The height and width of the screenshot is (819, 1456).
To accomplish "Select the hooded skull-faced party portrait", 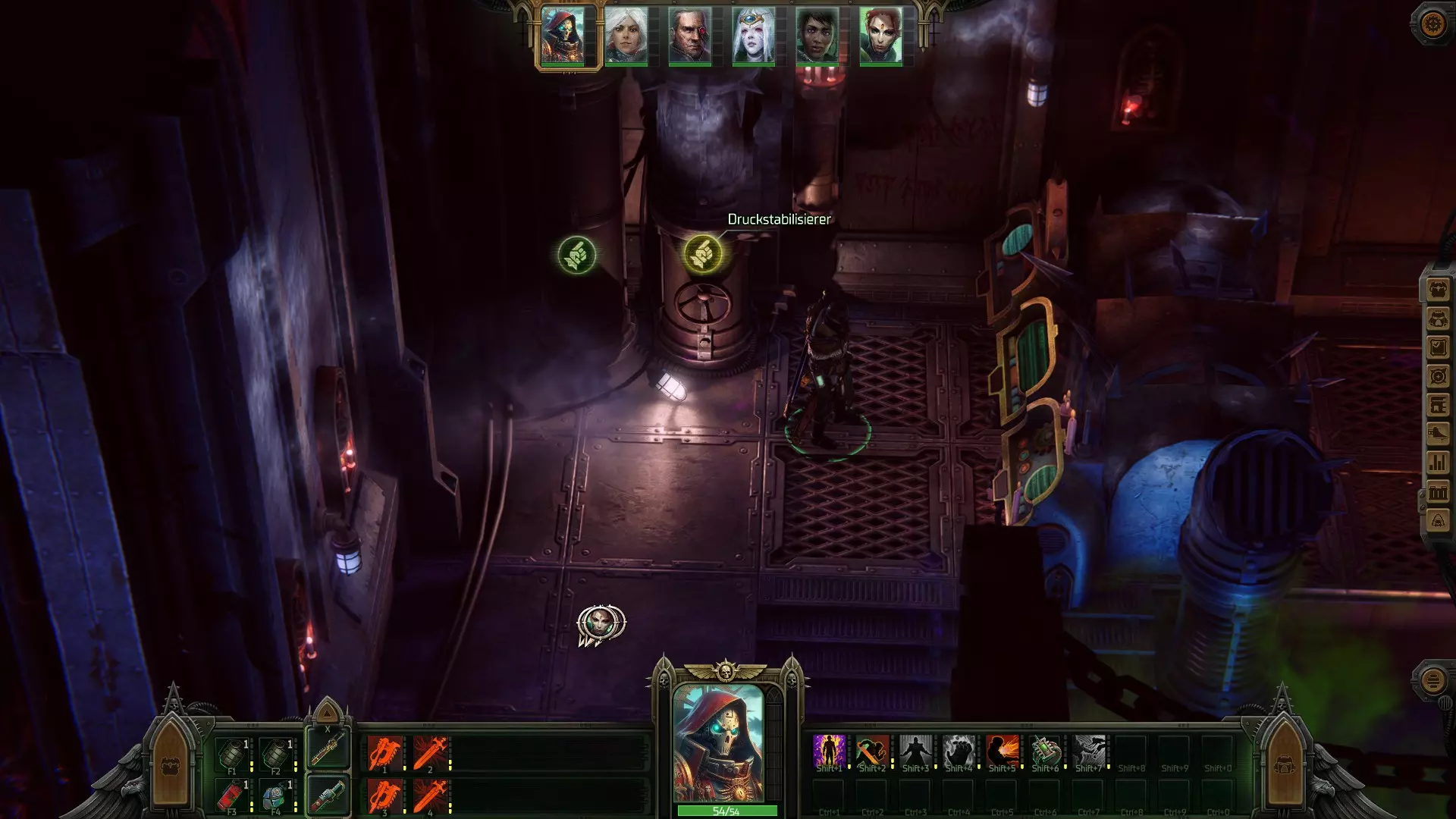I will point(563,35).
